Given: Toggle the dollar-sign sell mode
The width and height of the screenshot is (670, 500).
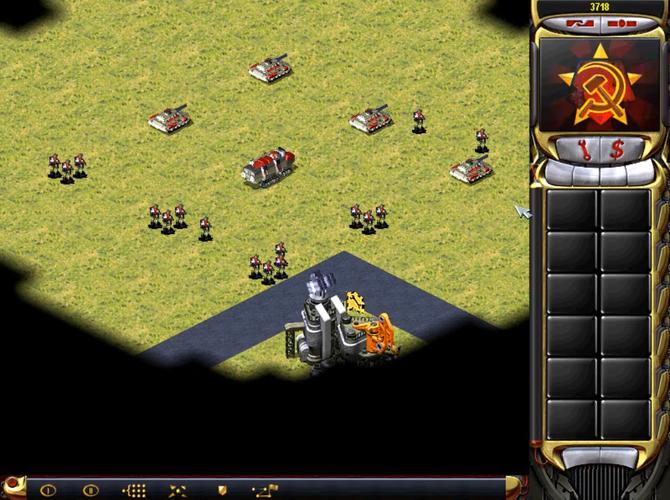Looking at the screenshot, I should pyautogui.click(x=616, y=150).
